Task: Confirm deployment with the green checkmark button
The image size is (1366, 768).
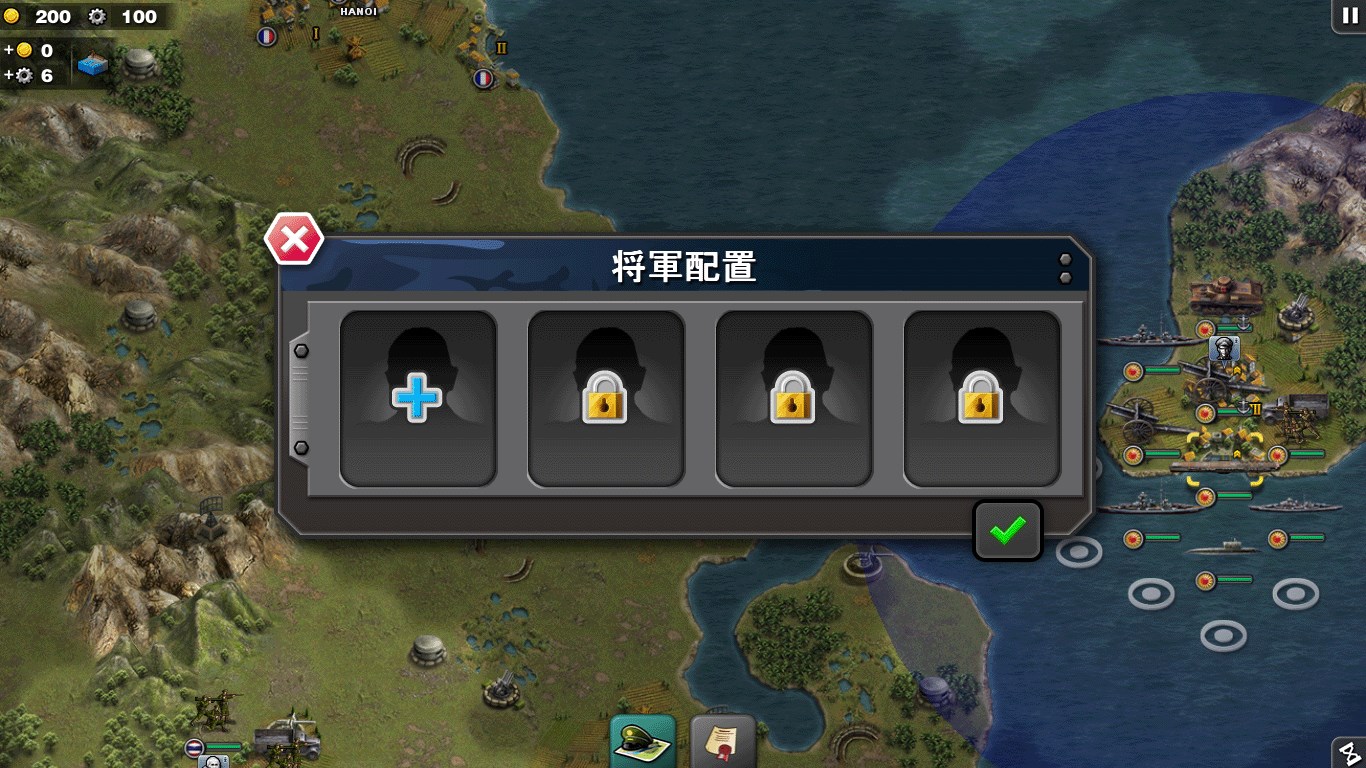Action: (1007, 530)
